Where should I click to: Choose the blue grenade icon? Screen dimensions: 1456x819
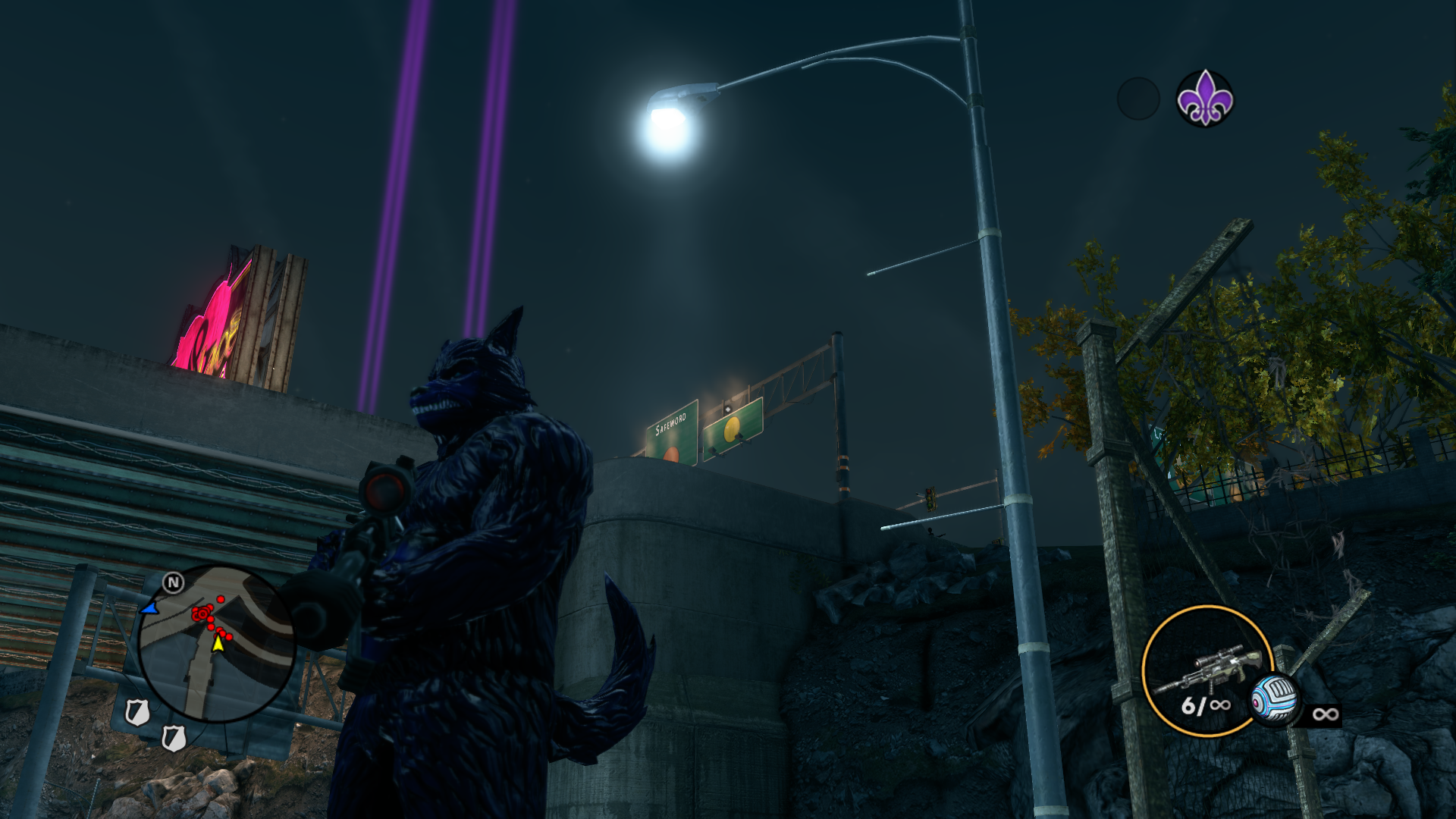(x=1274, y=698)
